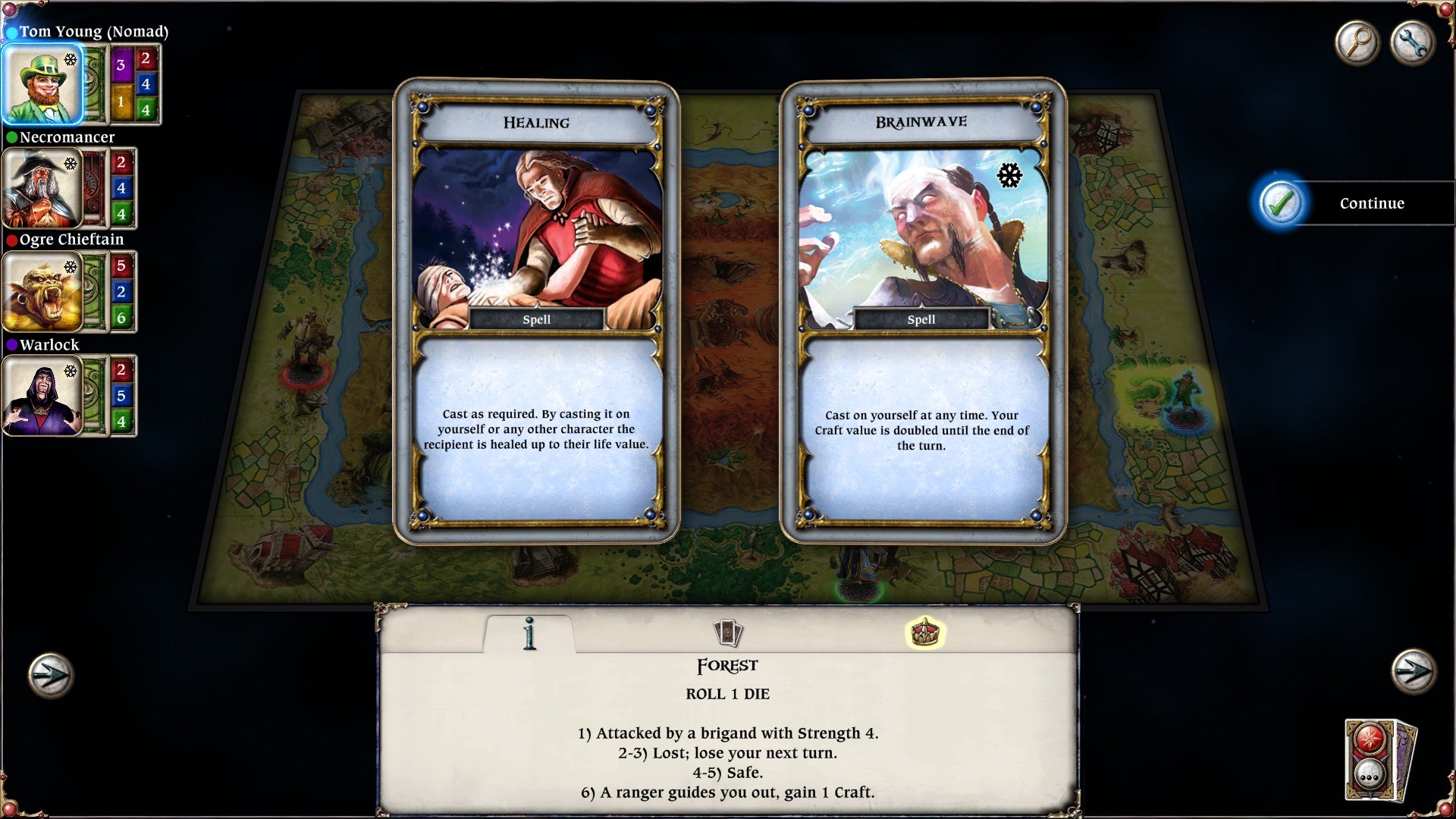The width and height of the screenshot is (1456, 819).
Task: Select the Healing spell card
Action: click(x=537, y=303)
